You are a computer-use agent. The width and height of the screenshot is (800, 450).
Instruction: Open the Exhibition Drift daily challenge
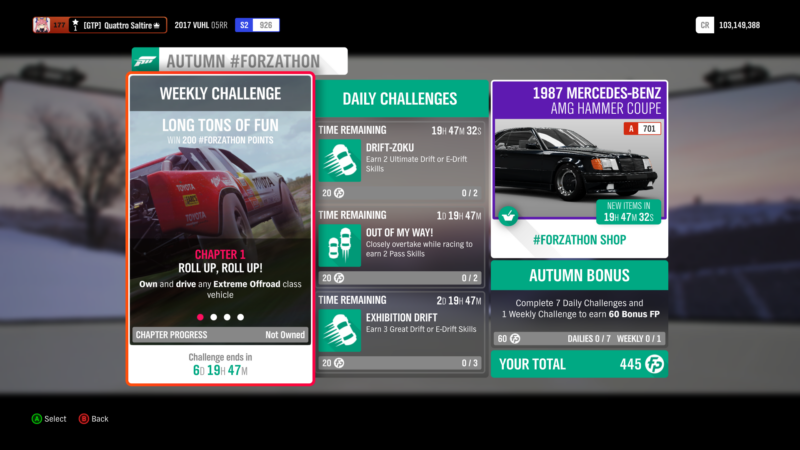tap(400, 330)
